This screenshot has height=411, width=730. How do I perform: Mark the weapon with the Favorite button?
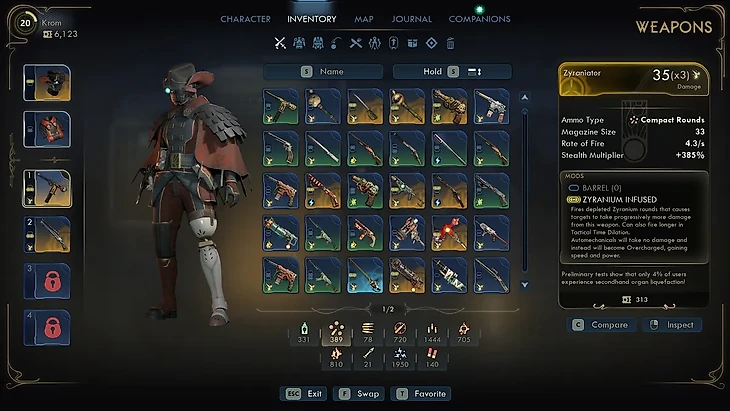click(x=422, y=394)
